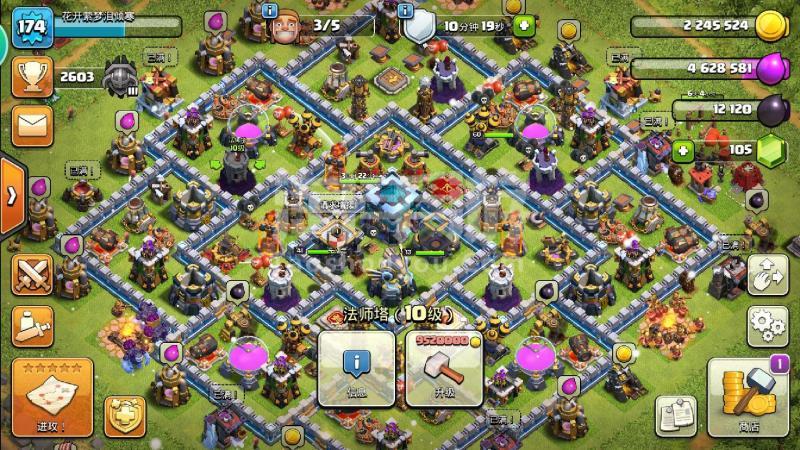This screenshot has height=450, width=800.
Task: Open the mail envelope inbox
Action: (x=32, y=126)
